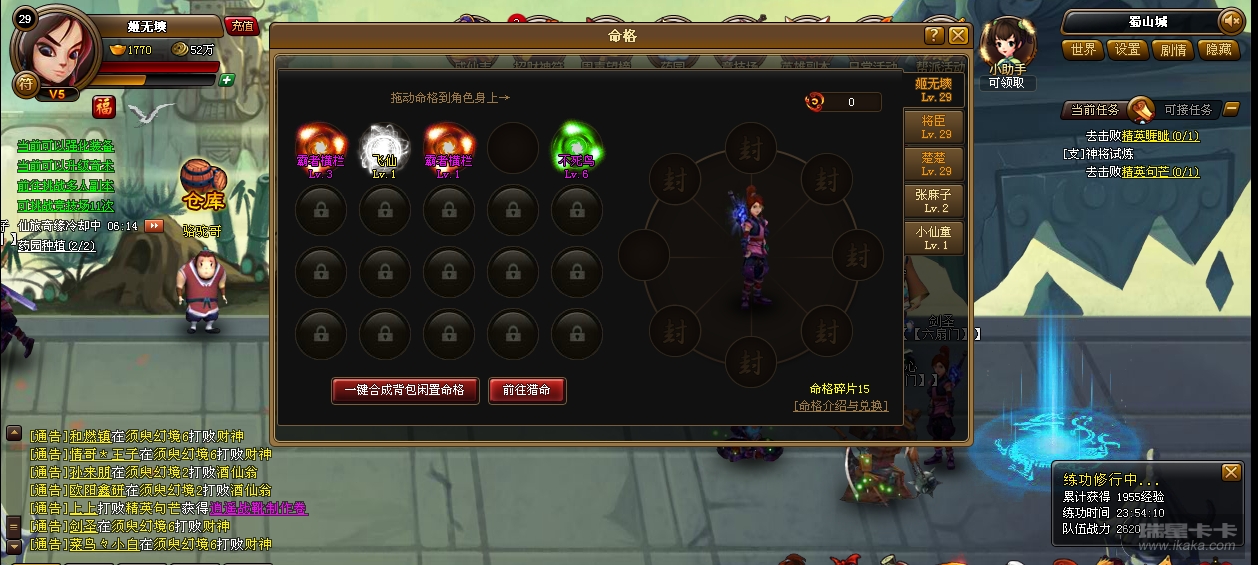The width and height of the screenshot is (1258, 565).
Task: Click 一键合成背包闲置命格 button
Action: tap(405, 390)
